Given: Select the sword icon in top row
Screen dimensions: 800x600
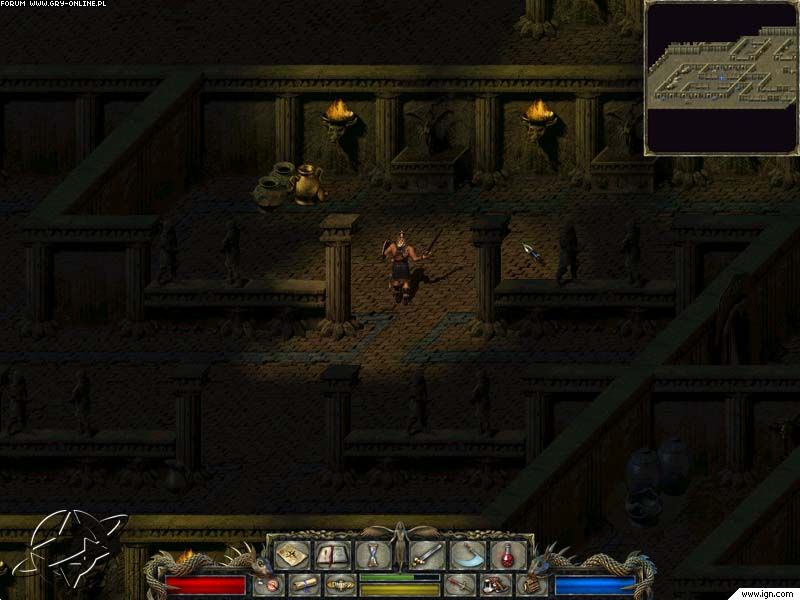Looking at the screenshot, I should pyautogui.click(x=428, y=554).
